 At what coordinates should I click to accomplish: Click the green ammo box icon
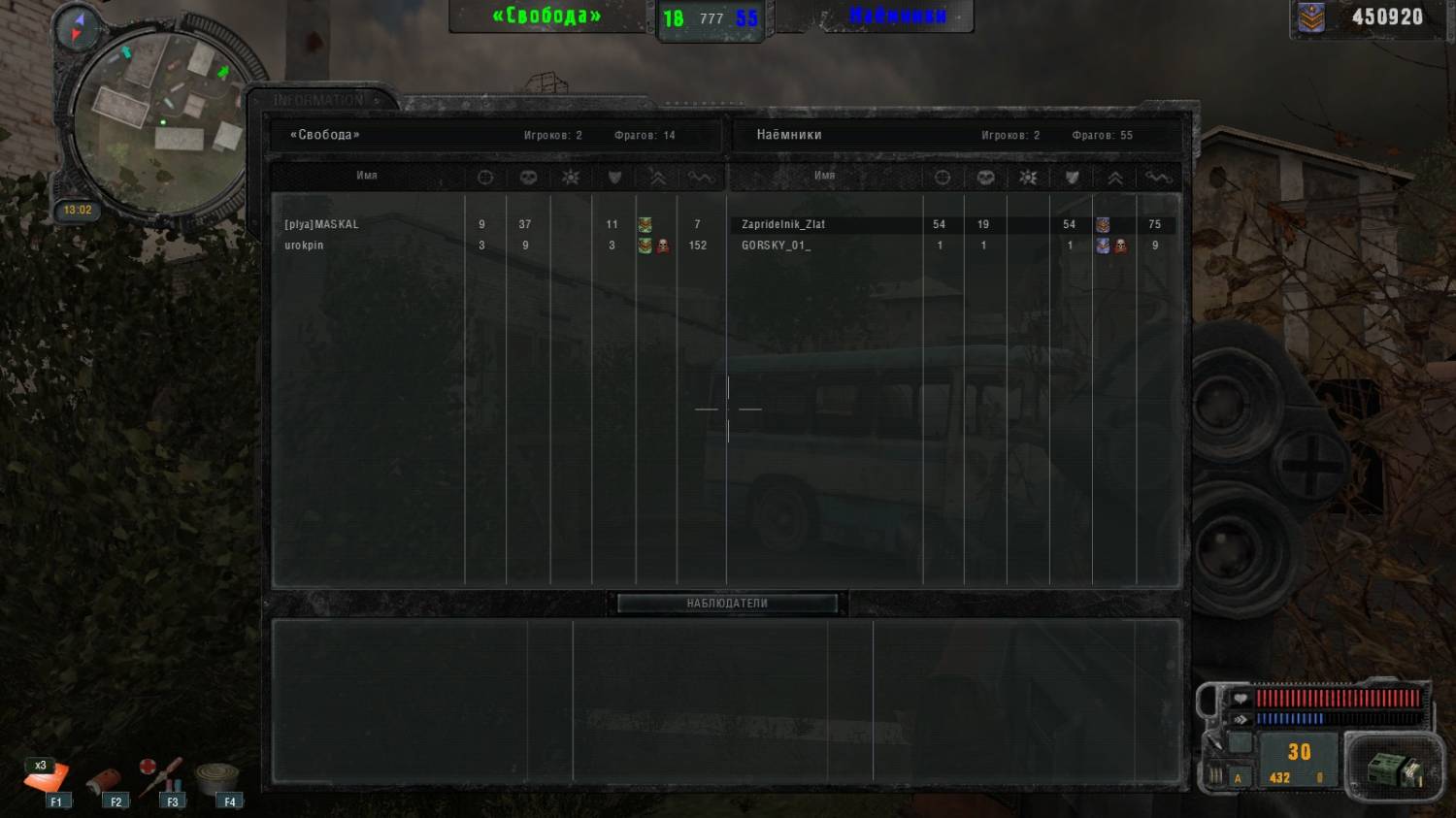tap(1393, 769)
